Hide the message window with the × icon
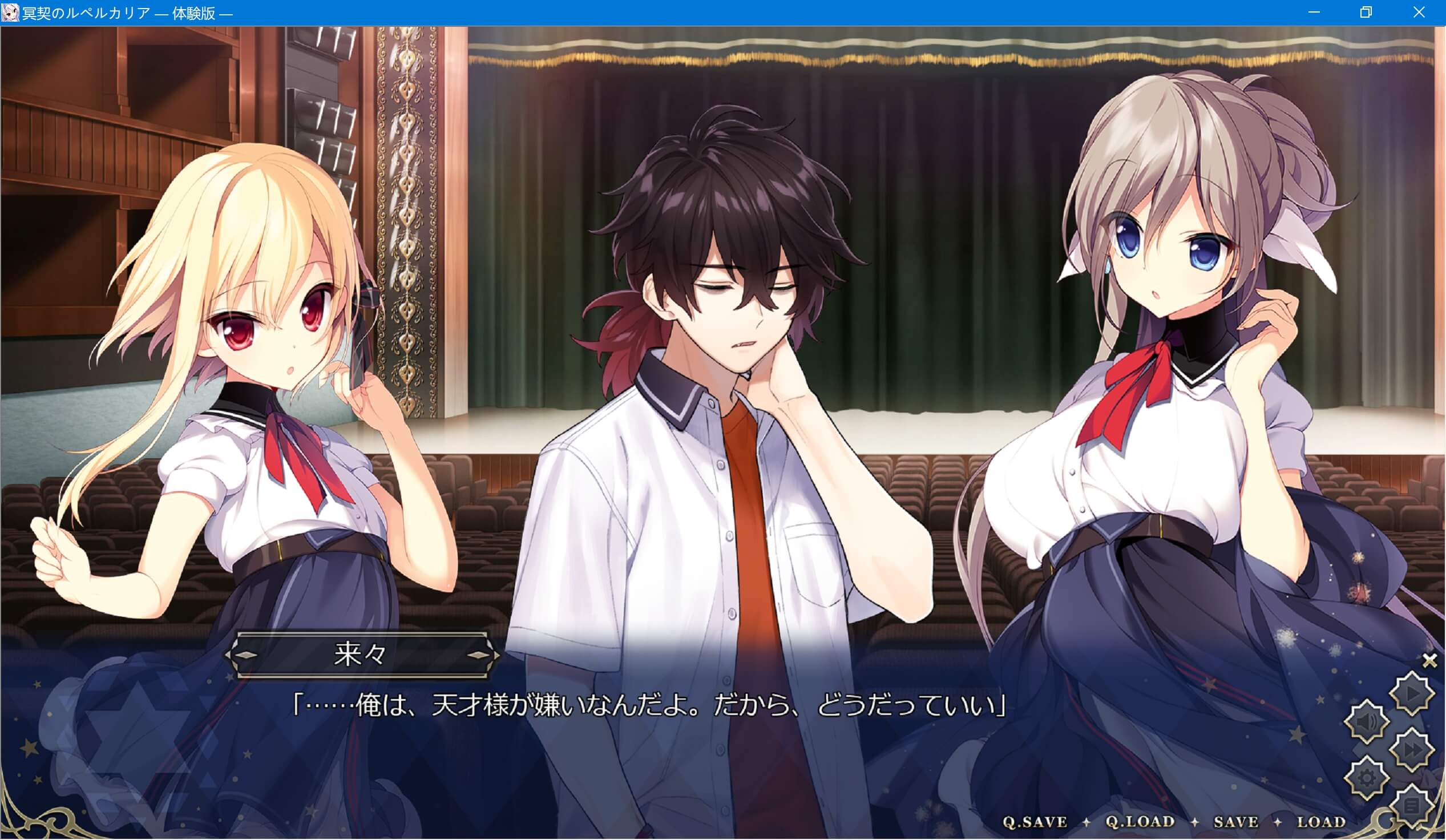 [1429, 660]
